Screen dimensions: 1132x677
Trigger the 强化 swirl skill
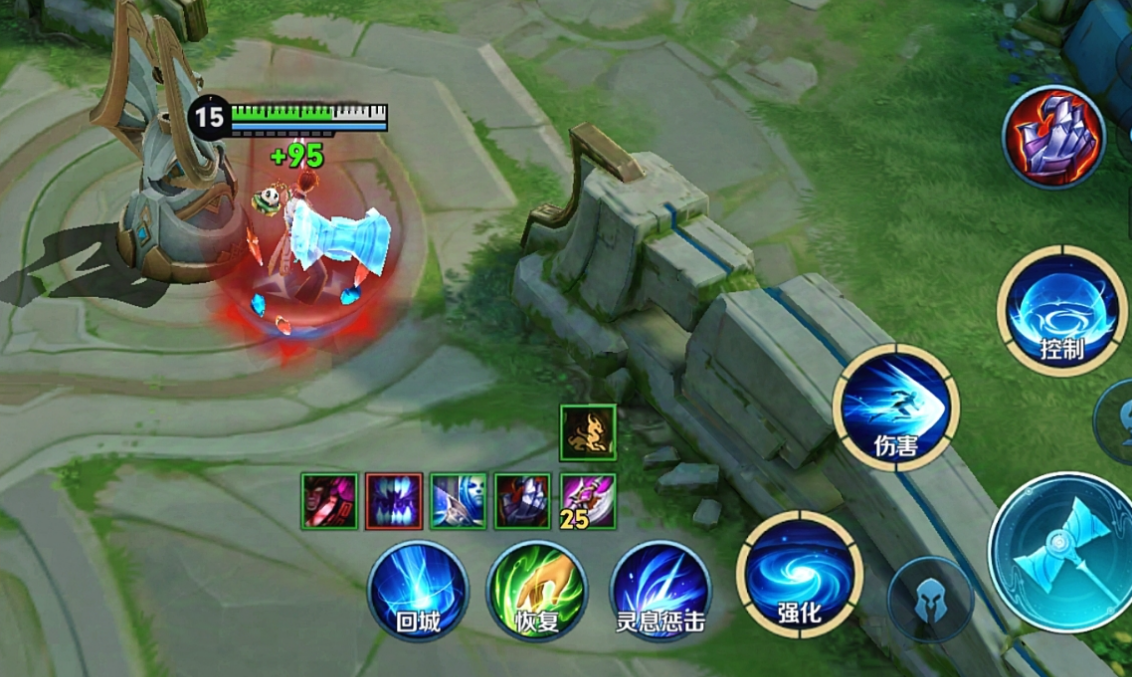(x=799, y=574)
